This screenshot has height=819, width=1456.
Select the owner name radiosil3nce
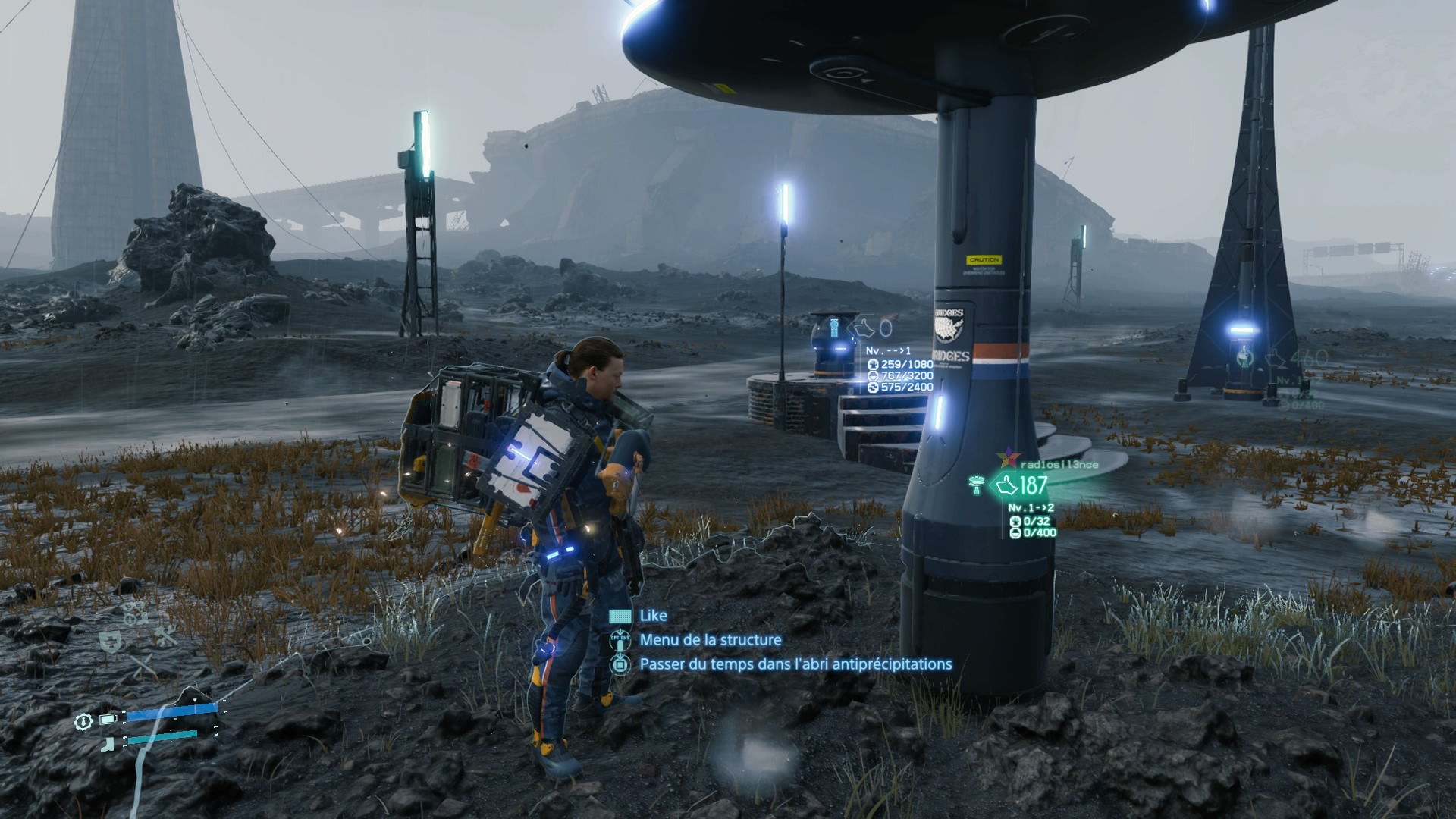1060,464
